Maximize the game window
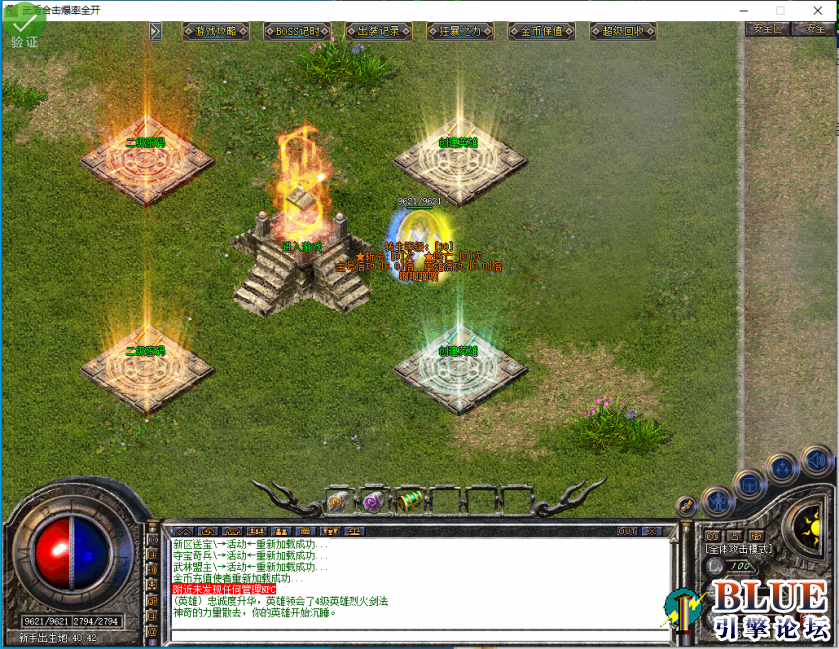 click(x=780, y=10)
